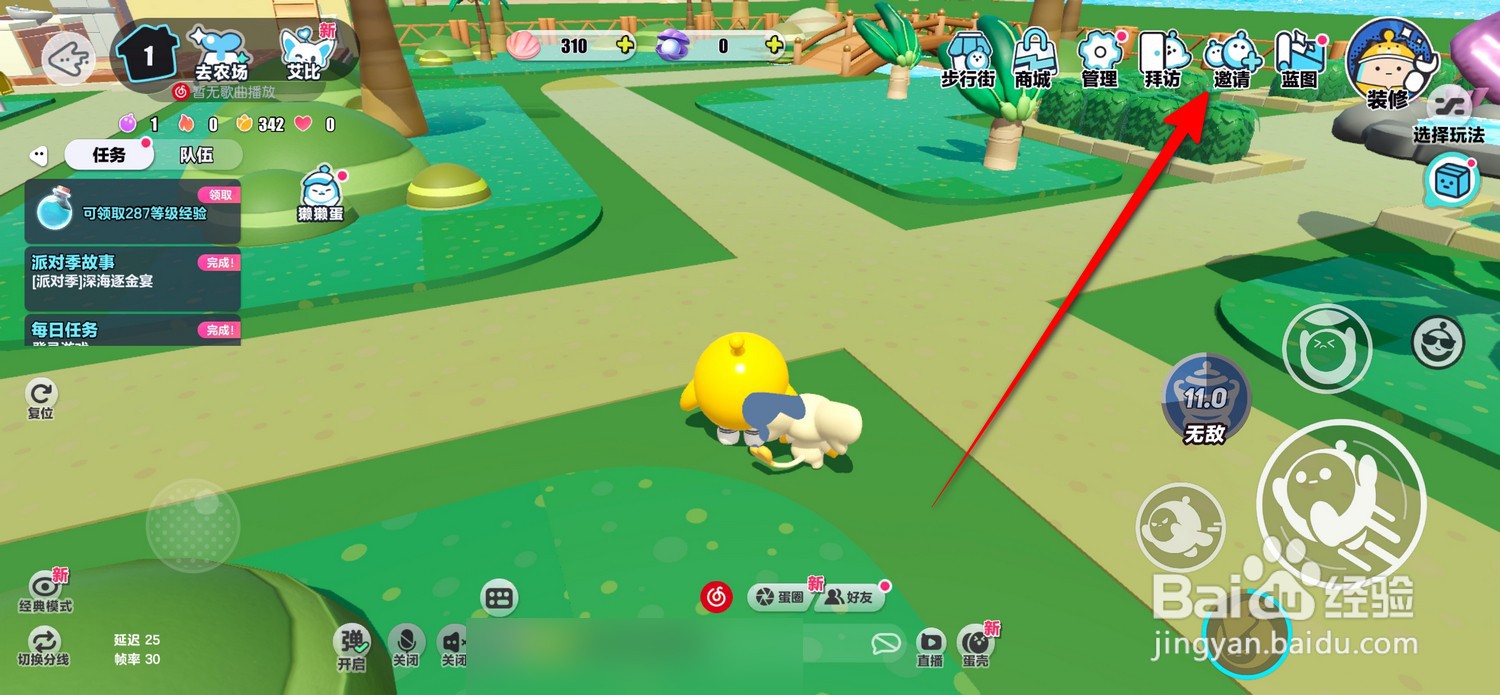
Task: Toggle 经典模式 classic mode
Action: 46,590
